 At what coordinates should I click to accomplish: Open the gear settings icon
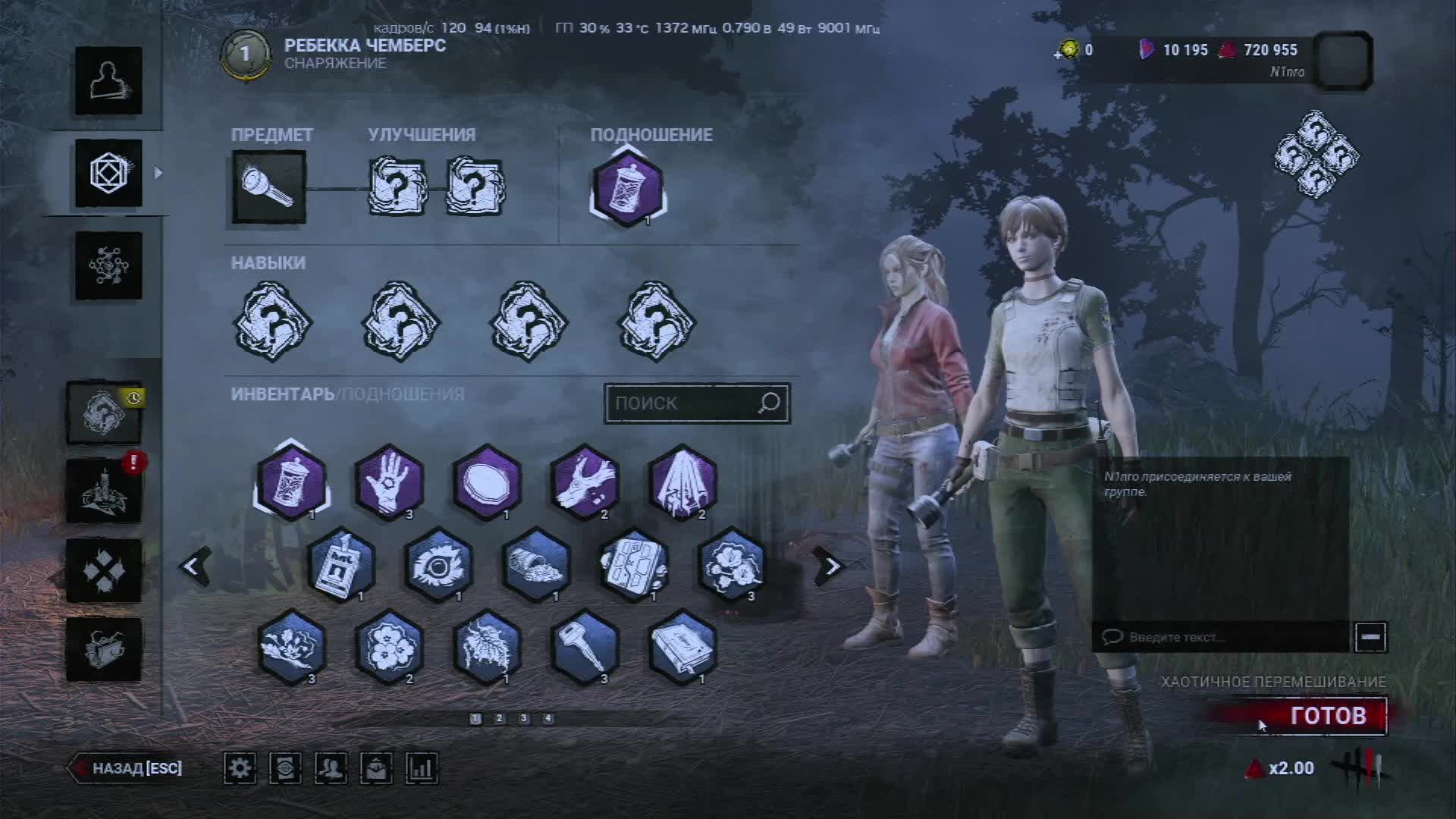tap(240, 768)
